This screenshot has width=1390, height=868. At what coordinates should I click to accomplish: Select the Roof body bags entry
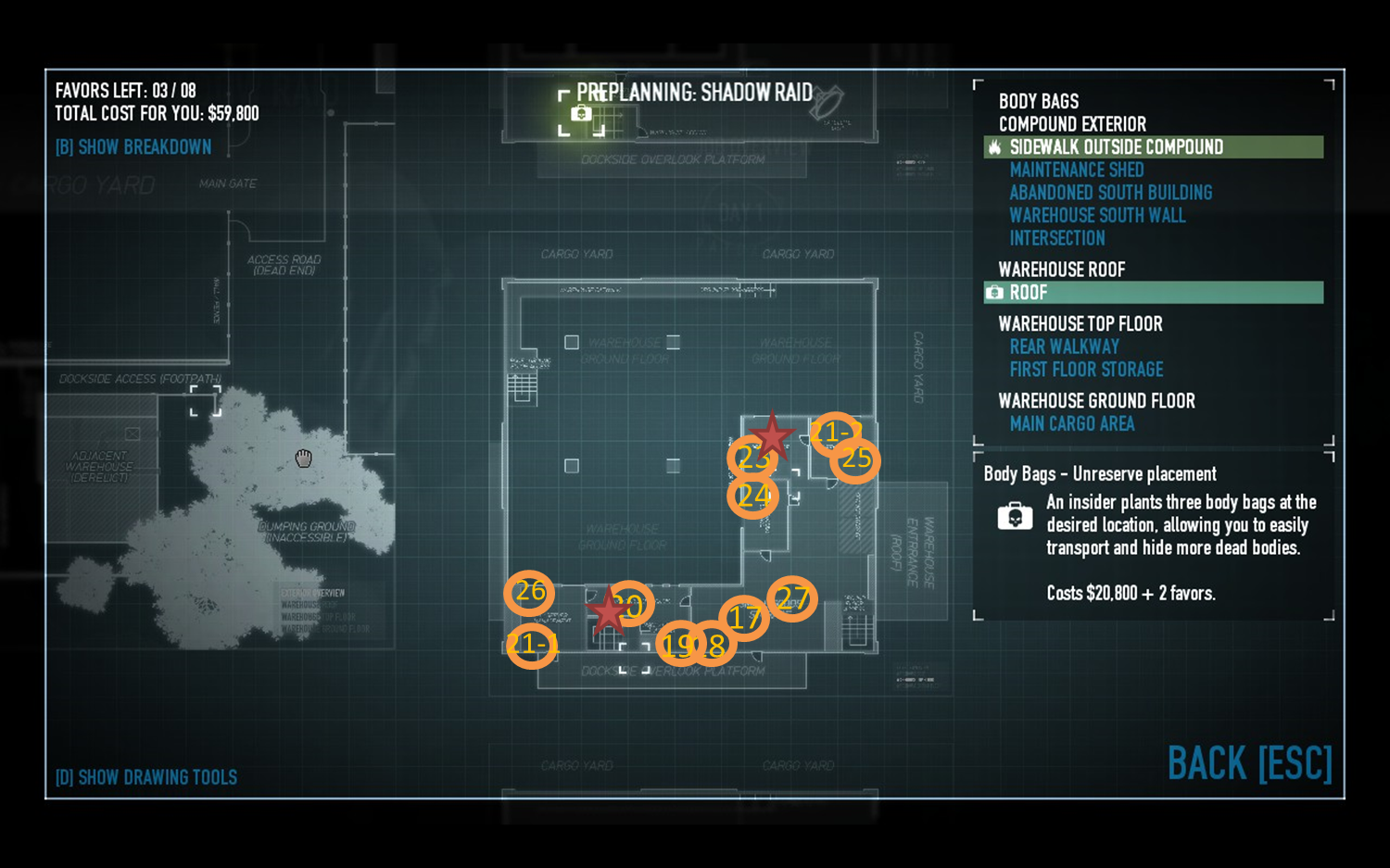tap(1029, 293)
